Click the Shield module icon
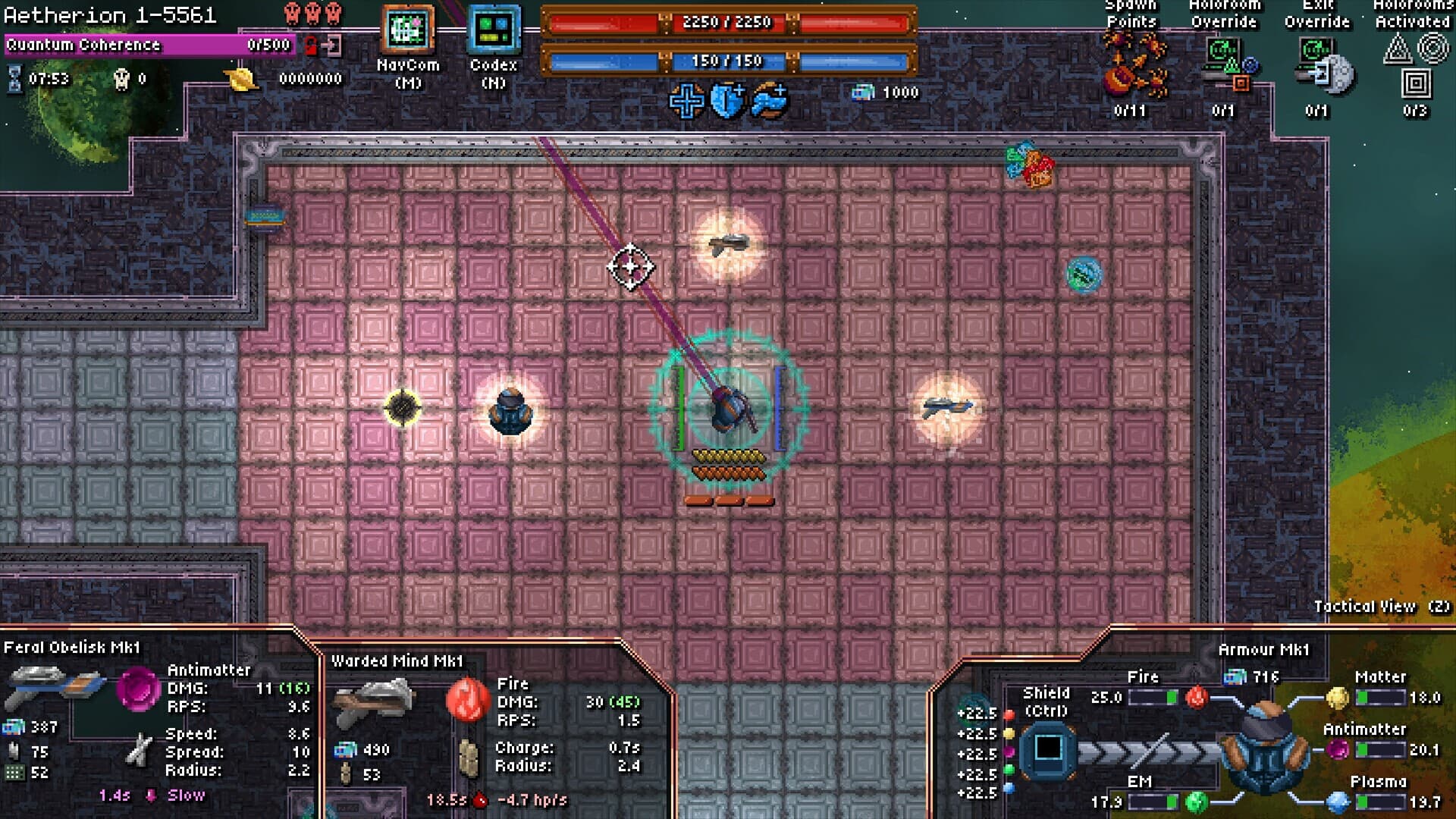This screenshot has height=819, width=1456. tap(1047, 749)
